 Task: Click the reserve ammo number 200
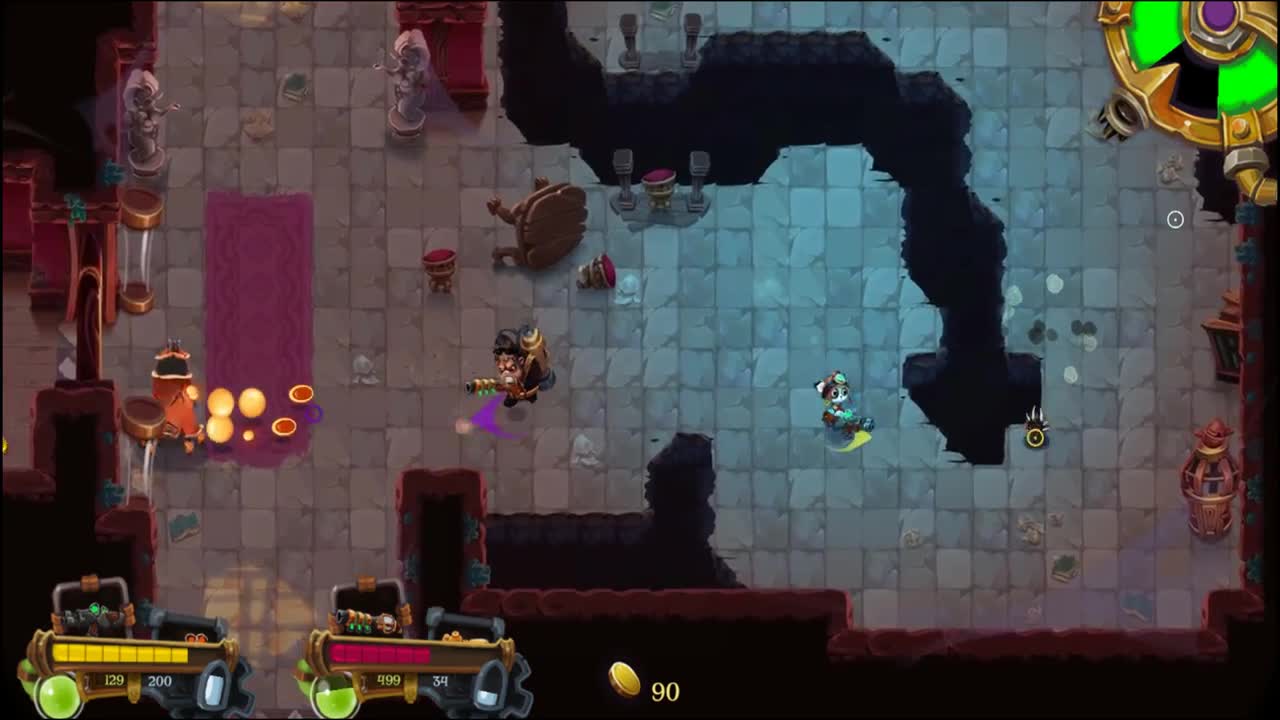point(160,680)
